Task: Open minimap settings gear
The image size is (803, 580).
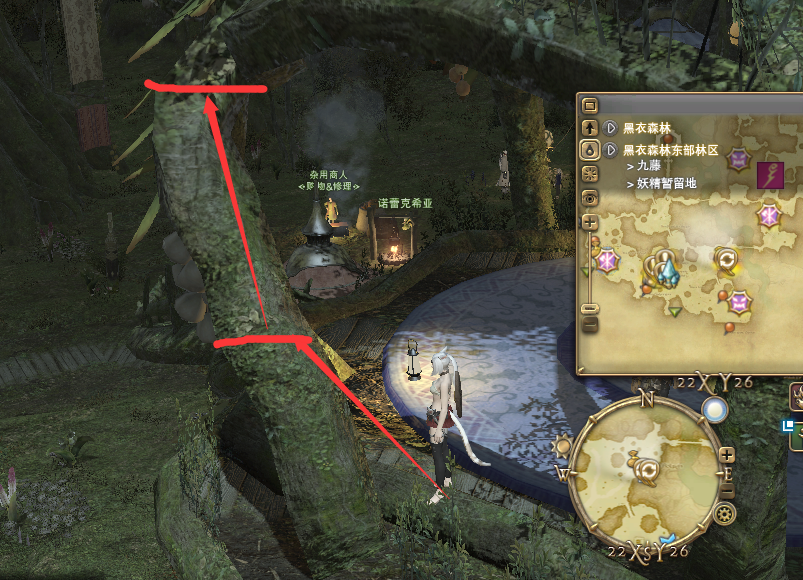Action: (726, 514)
